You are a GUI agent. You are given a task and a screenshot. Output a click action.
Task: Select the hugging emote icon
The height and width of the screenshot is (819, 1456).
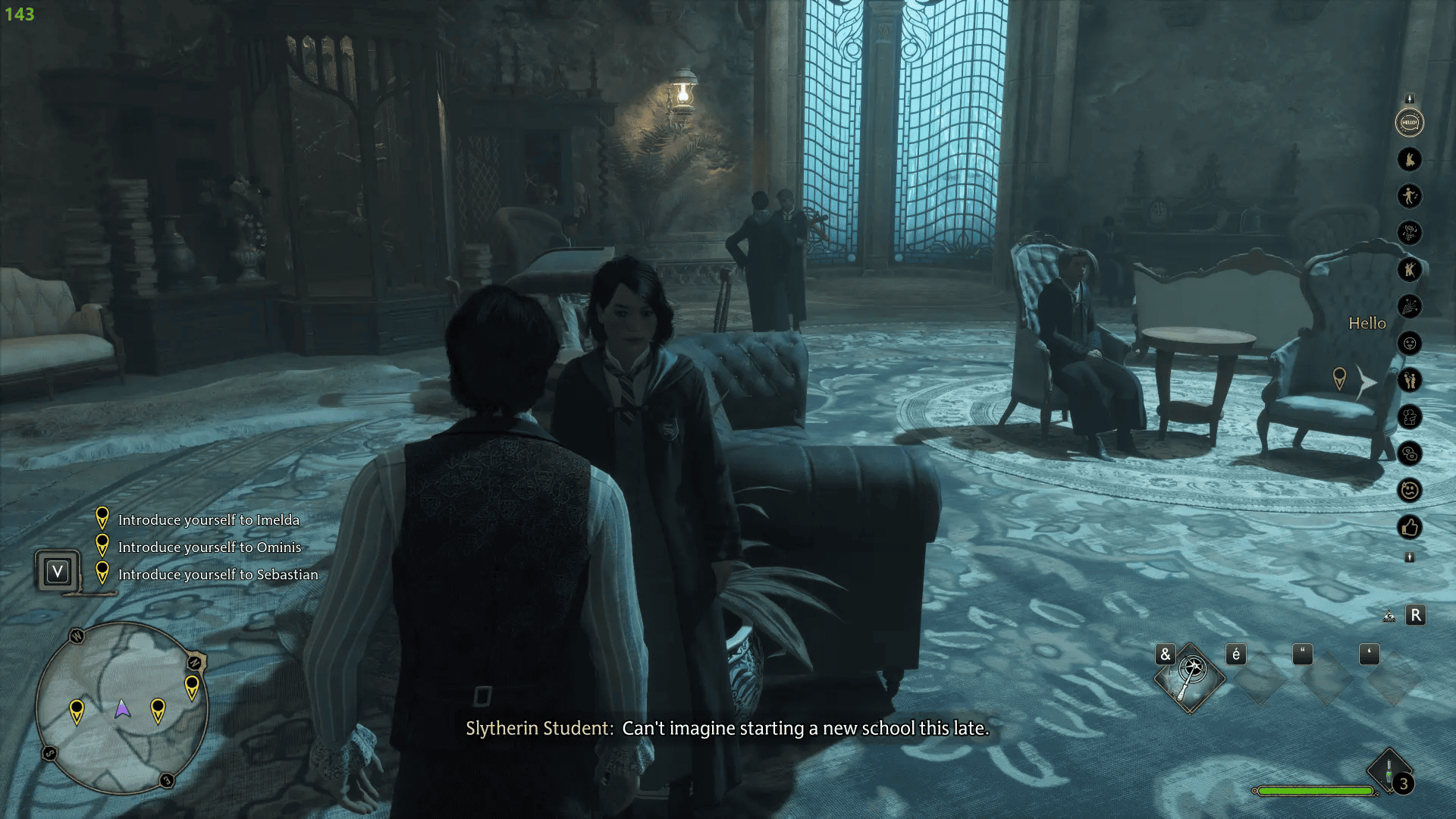pos(1409,417)
